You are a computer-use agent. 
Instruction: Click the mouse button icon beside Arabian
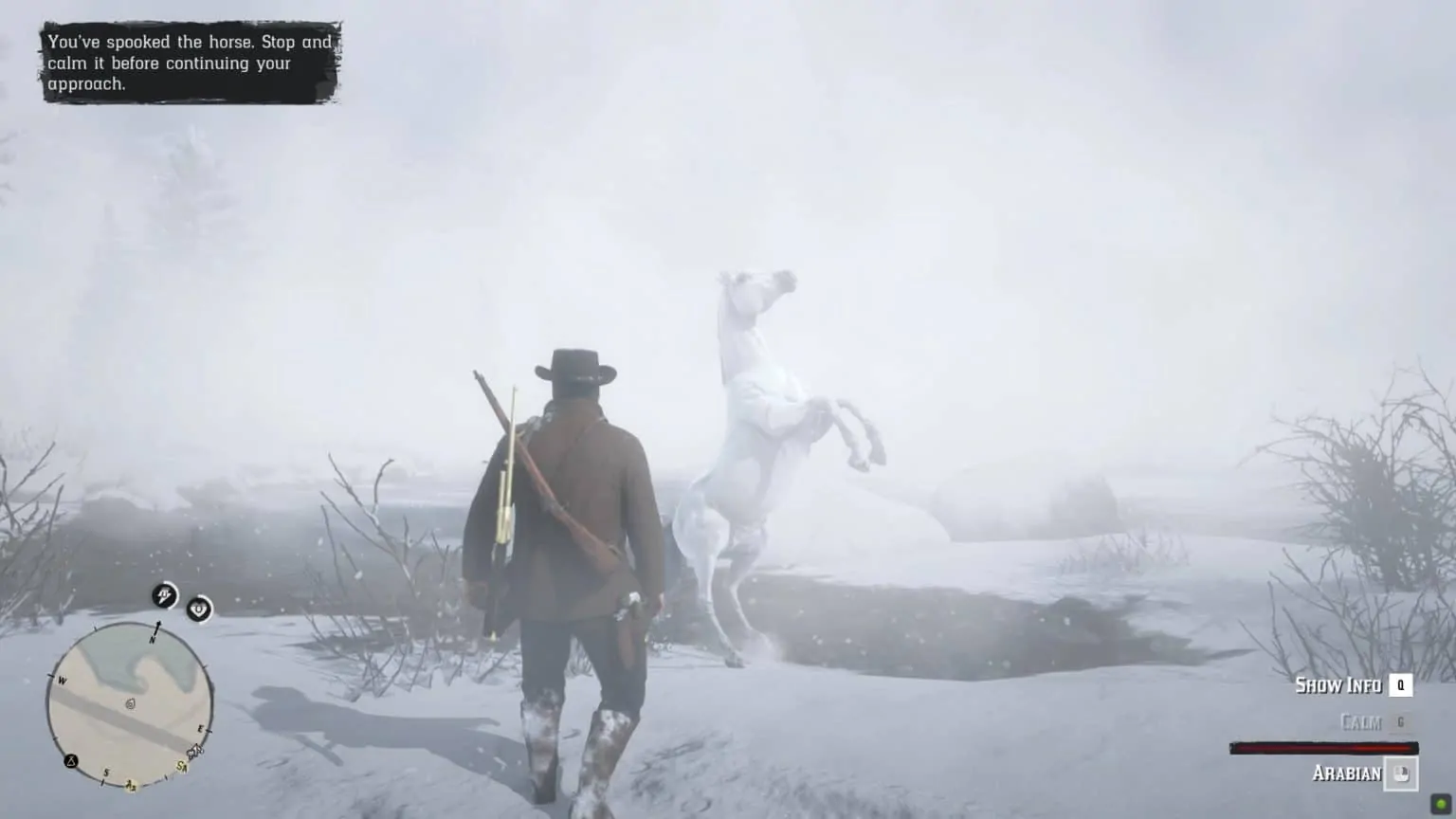[x=1401, y=774]
